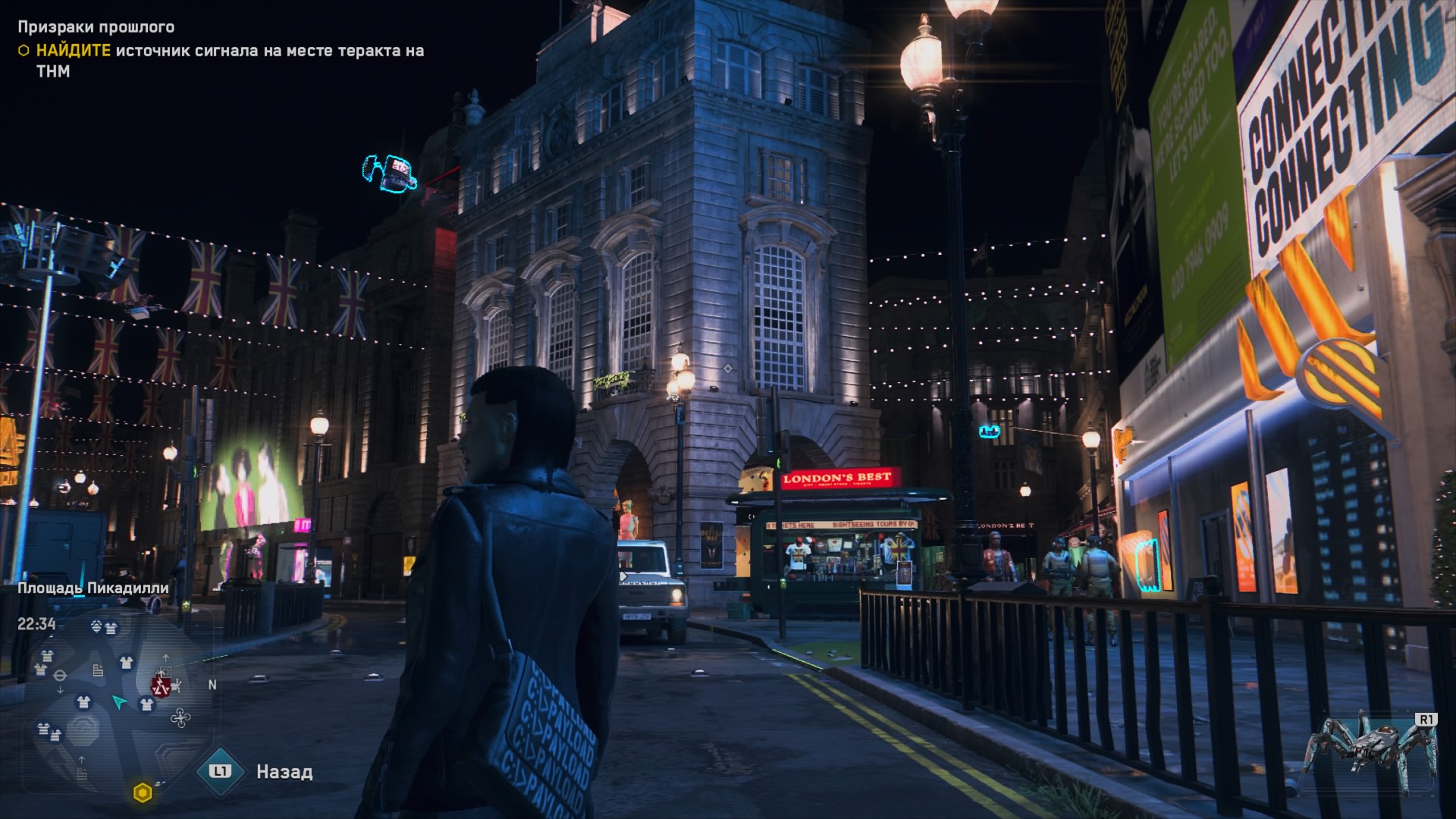The image size is (1456, 819).
Task: Open the 'Призраки прошлого' mission objective tracker
Action: (96, 27)
